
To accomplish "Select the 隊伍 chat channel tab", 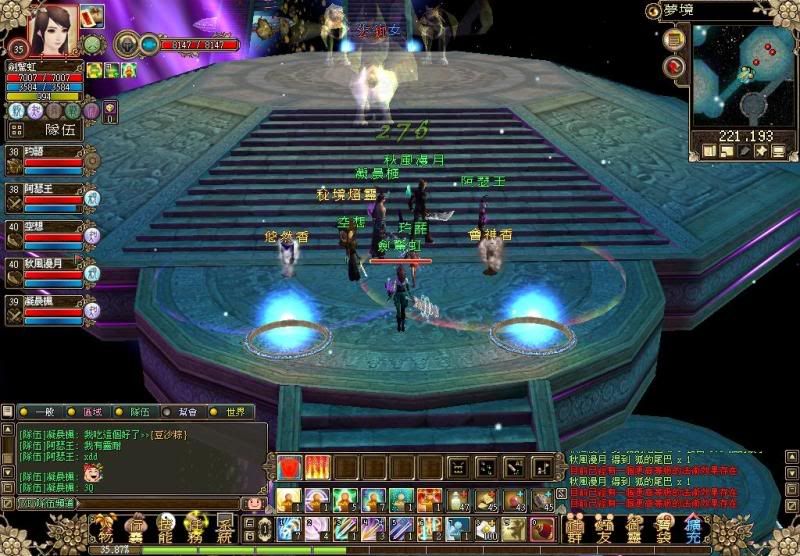I will [x=142, y=412].
